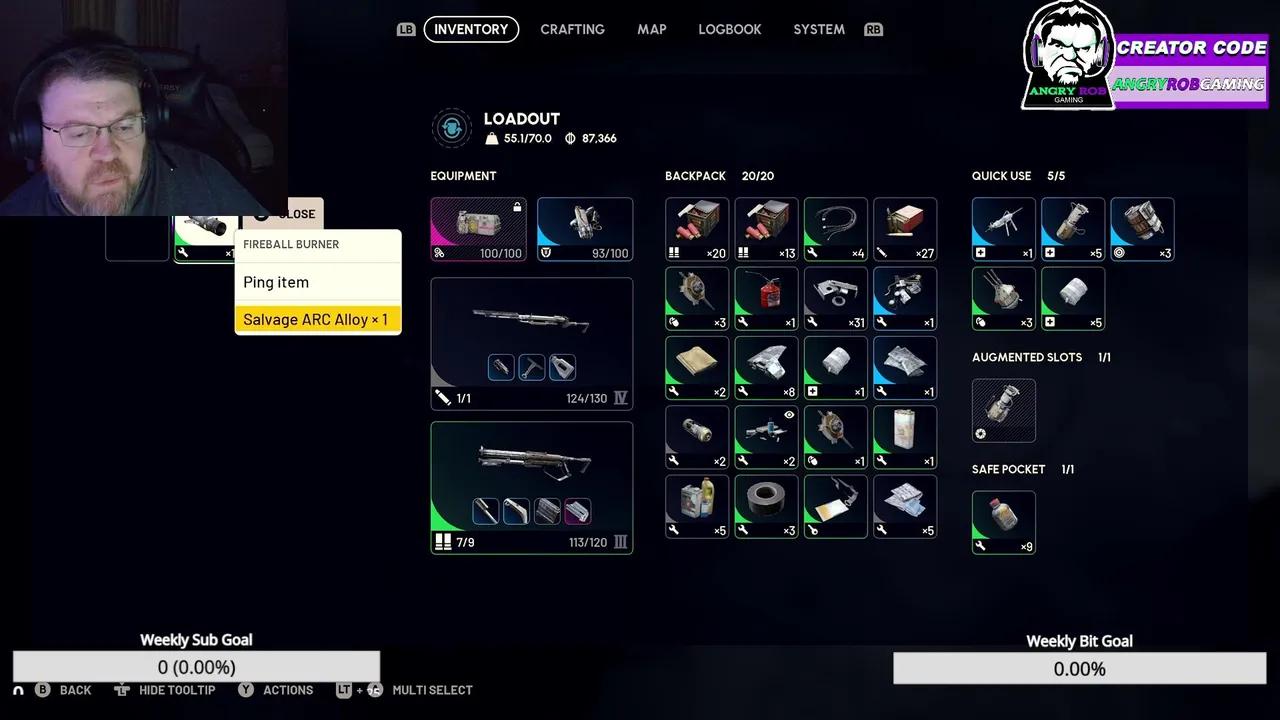Image resolution: width=1280 pixels, height=720 pixels.
Task: Open the System tab
Action: pyautogui.click(x=818, y=29)
